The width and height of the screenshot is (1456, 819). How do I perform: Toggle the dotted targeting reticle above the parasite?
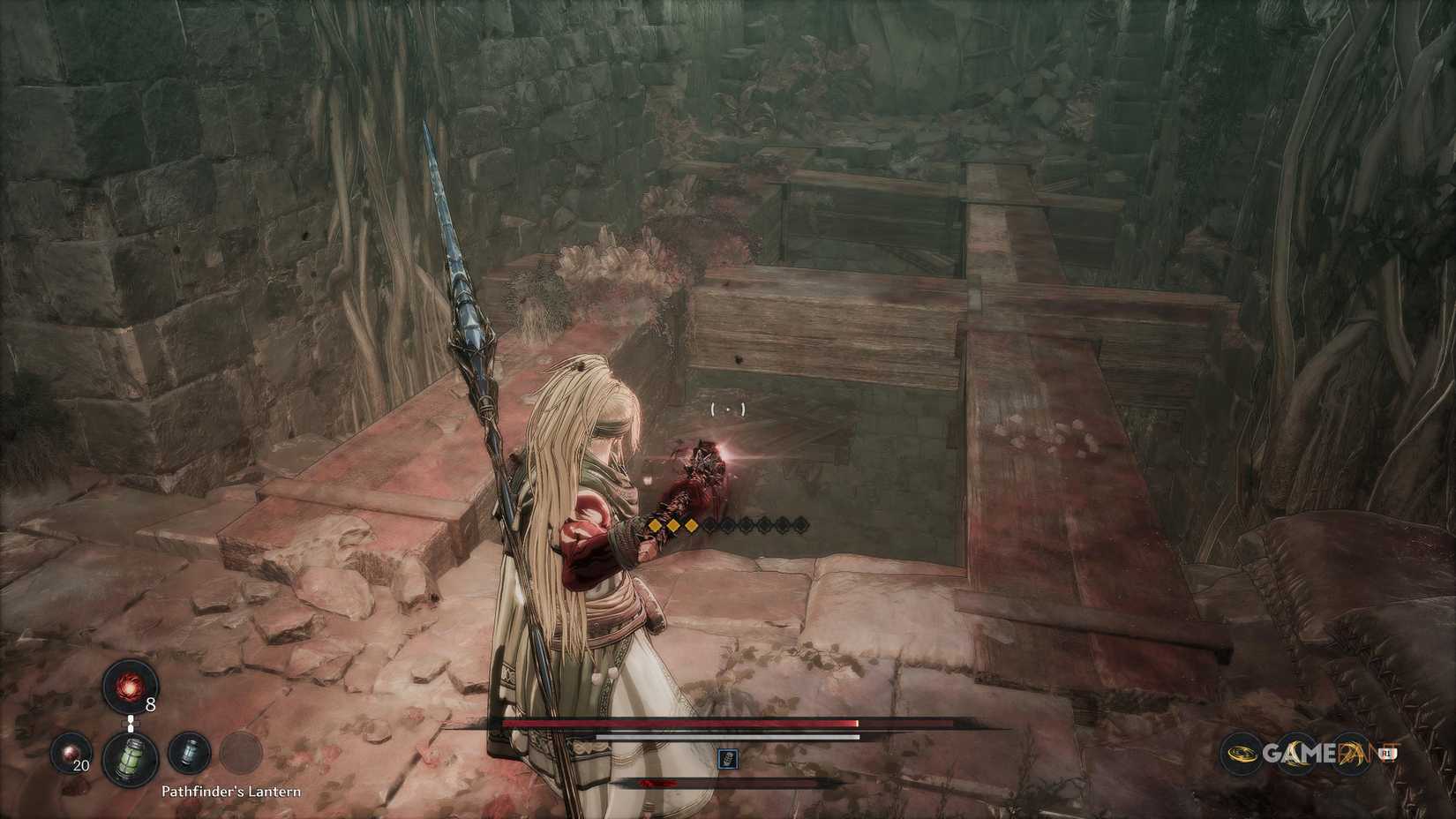pos(727,408)
